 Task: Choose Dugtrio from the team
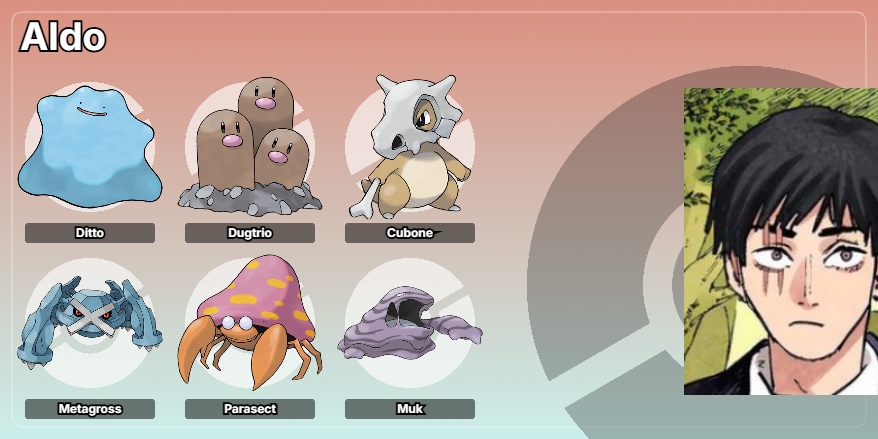tap(250, 147)
